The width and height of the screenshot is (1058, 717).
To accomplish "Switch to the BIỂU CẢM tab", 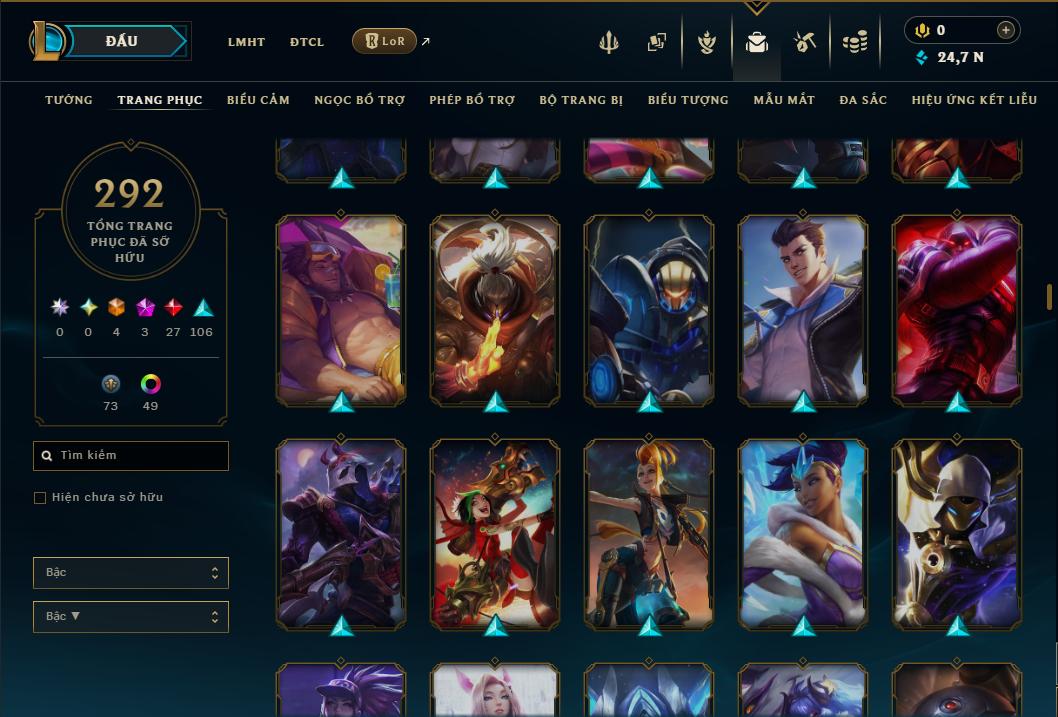I will [258, 100].
